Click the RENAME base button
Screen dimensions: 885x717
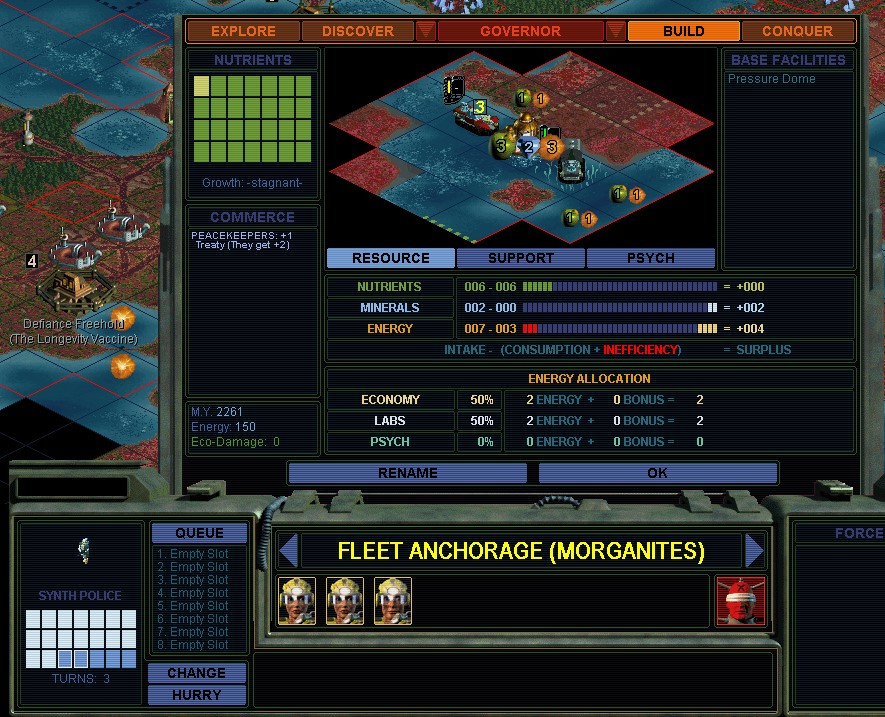[407, 473]
